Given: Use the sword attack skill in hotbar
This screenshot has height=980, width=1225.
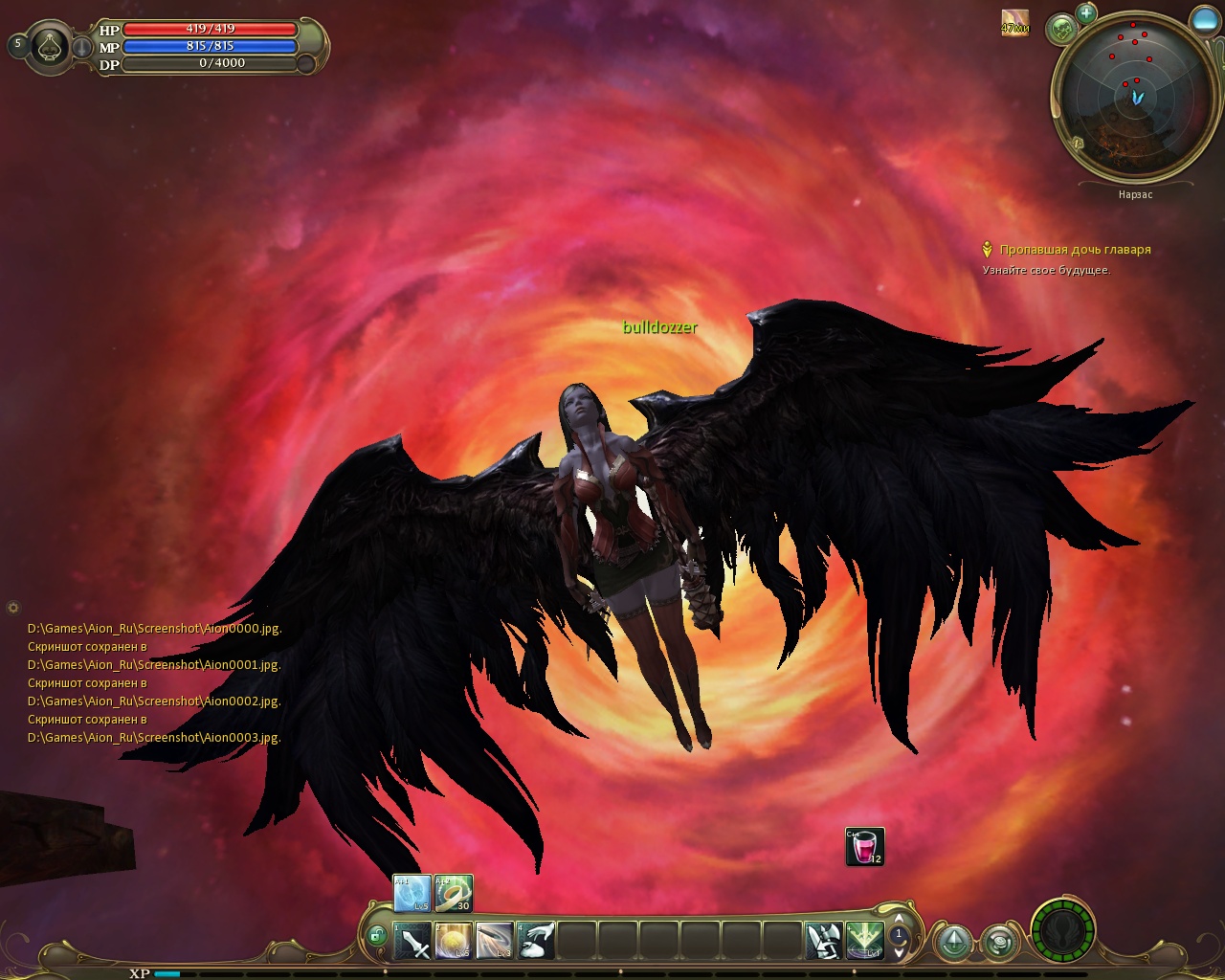Looking at the screenshot, I should click(x=412, y=942).
